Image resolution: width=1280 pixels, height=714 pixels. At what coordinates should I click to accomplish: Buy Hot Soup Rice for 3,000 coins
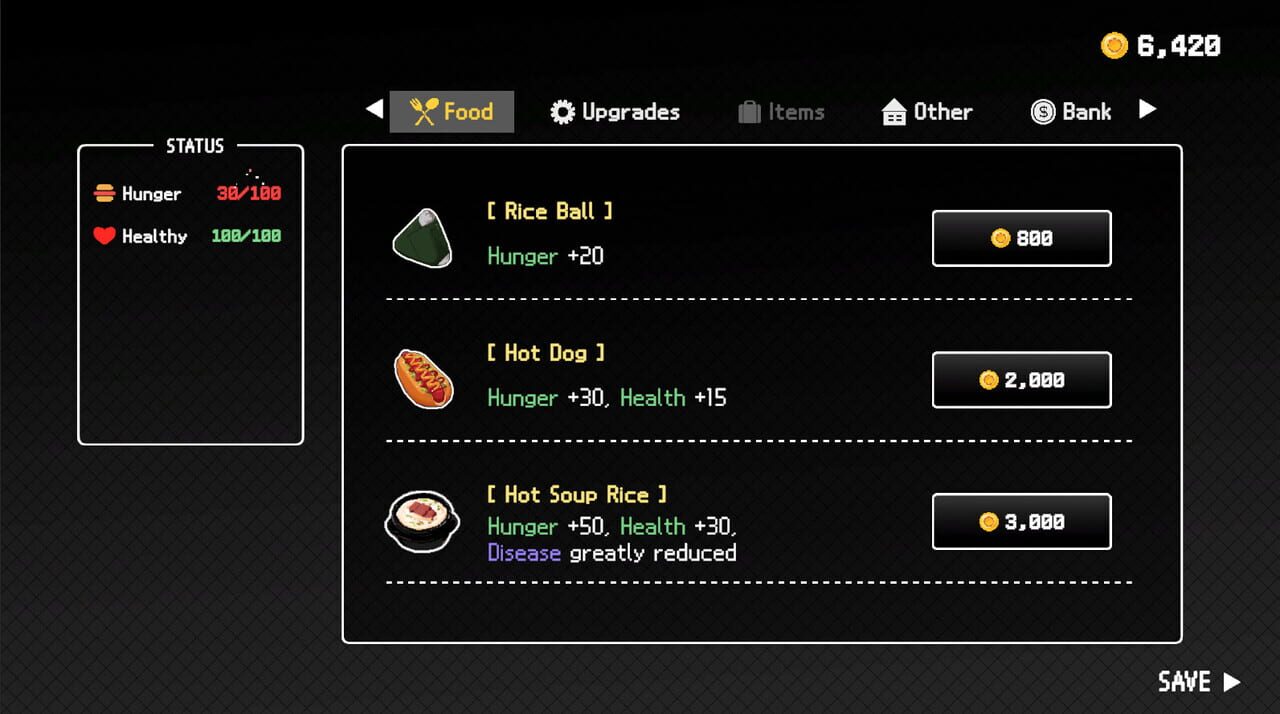[1021, 522]
